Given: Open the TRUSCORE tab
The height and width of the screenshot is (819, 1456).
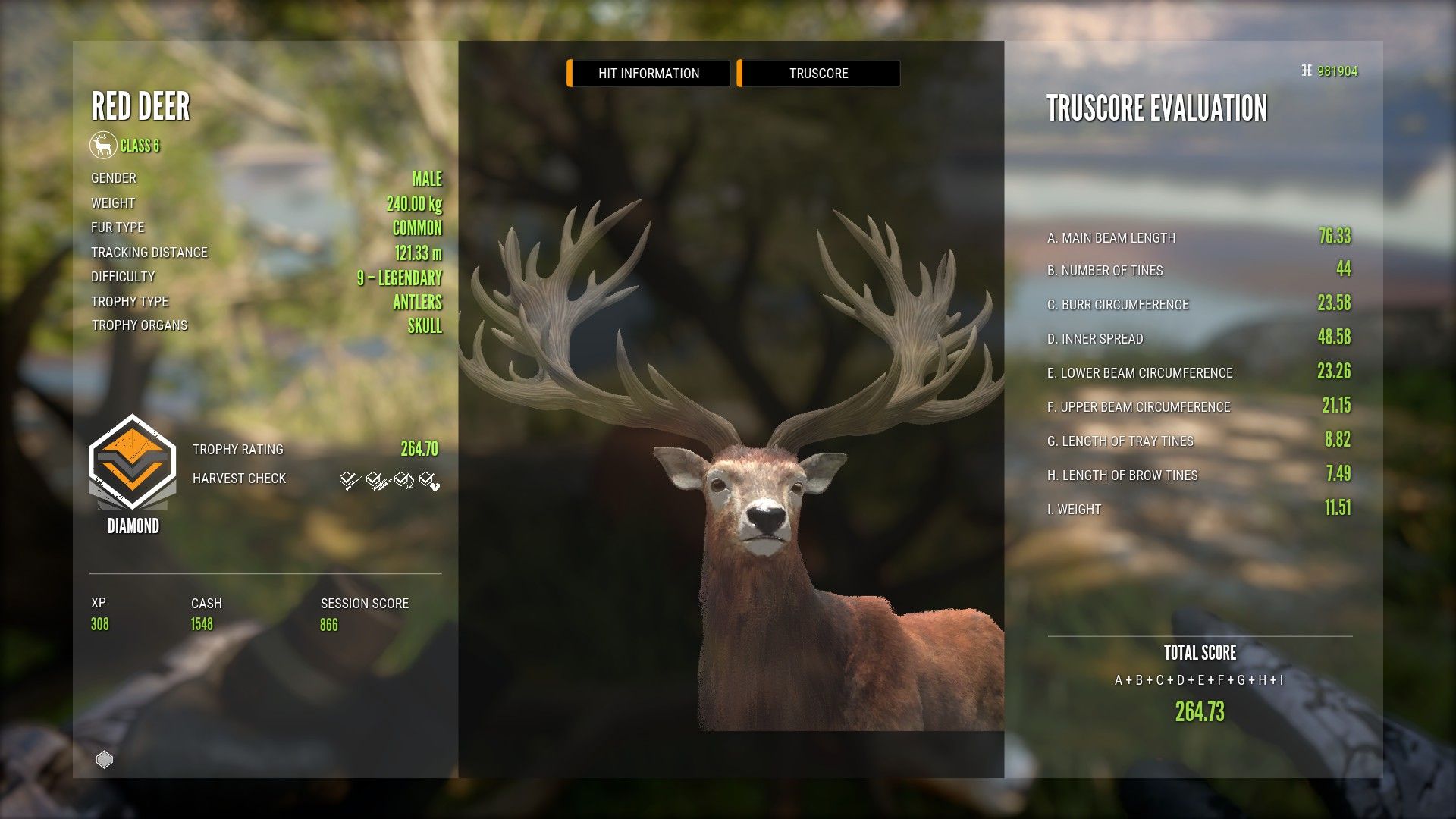Looking at the screenshot, I should click(x=818, y=73).
